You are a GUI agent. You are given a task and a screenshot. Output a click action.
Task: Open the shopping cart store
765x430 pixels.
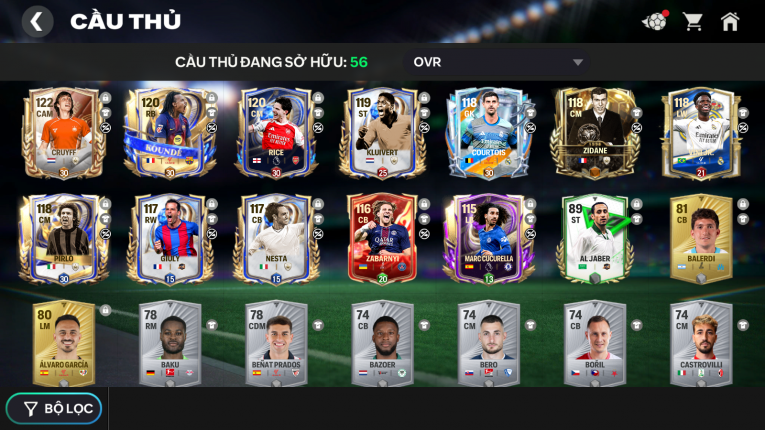pyautogui.click(x=692, y=21)
